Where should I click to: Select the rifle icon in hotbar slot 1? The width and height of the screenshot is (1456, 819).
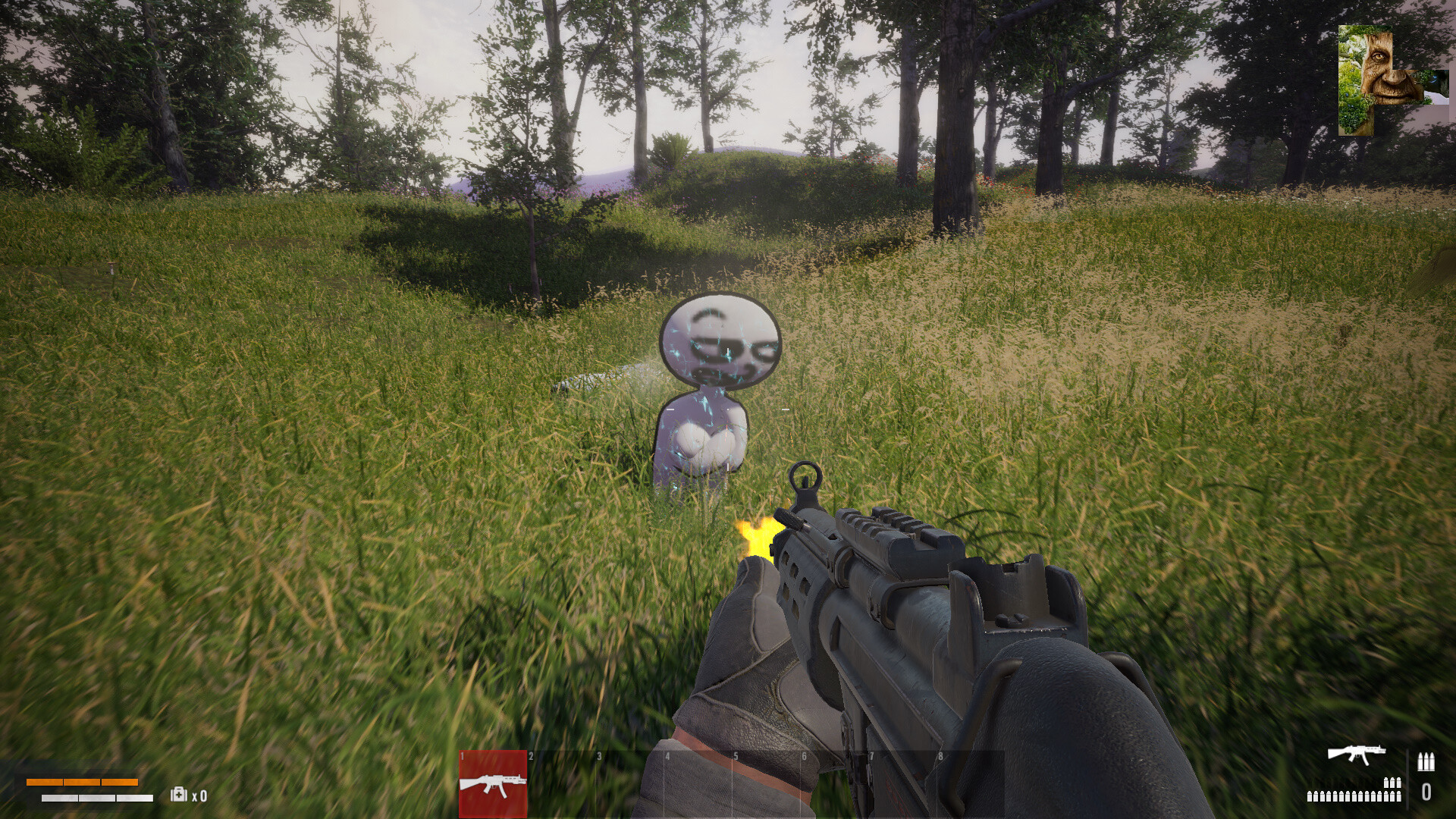[492, 785]
